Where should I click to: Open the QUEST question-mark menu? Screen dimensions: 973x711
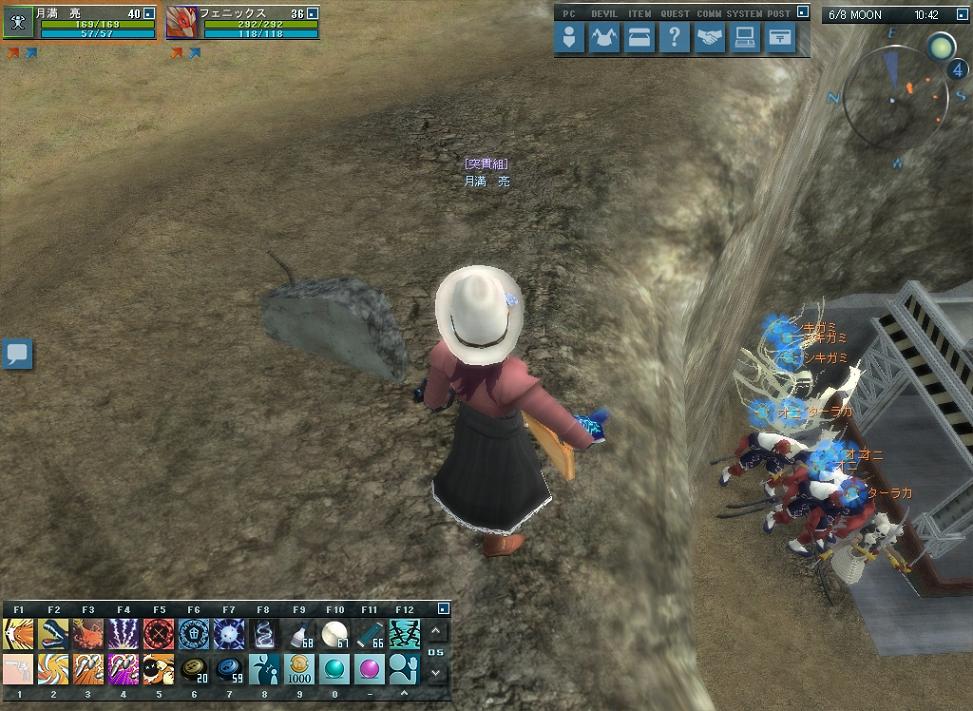(x=675, y=38)
